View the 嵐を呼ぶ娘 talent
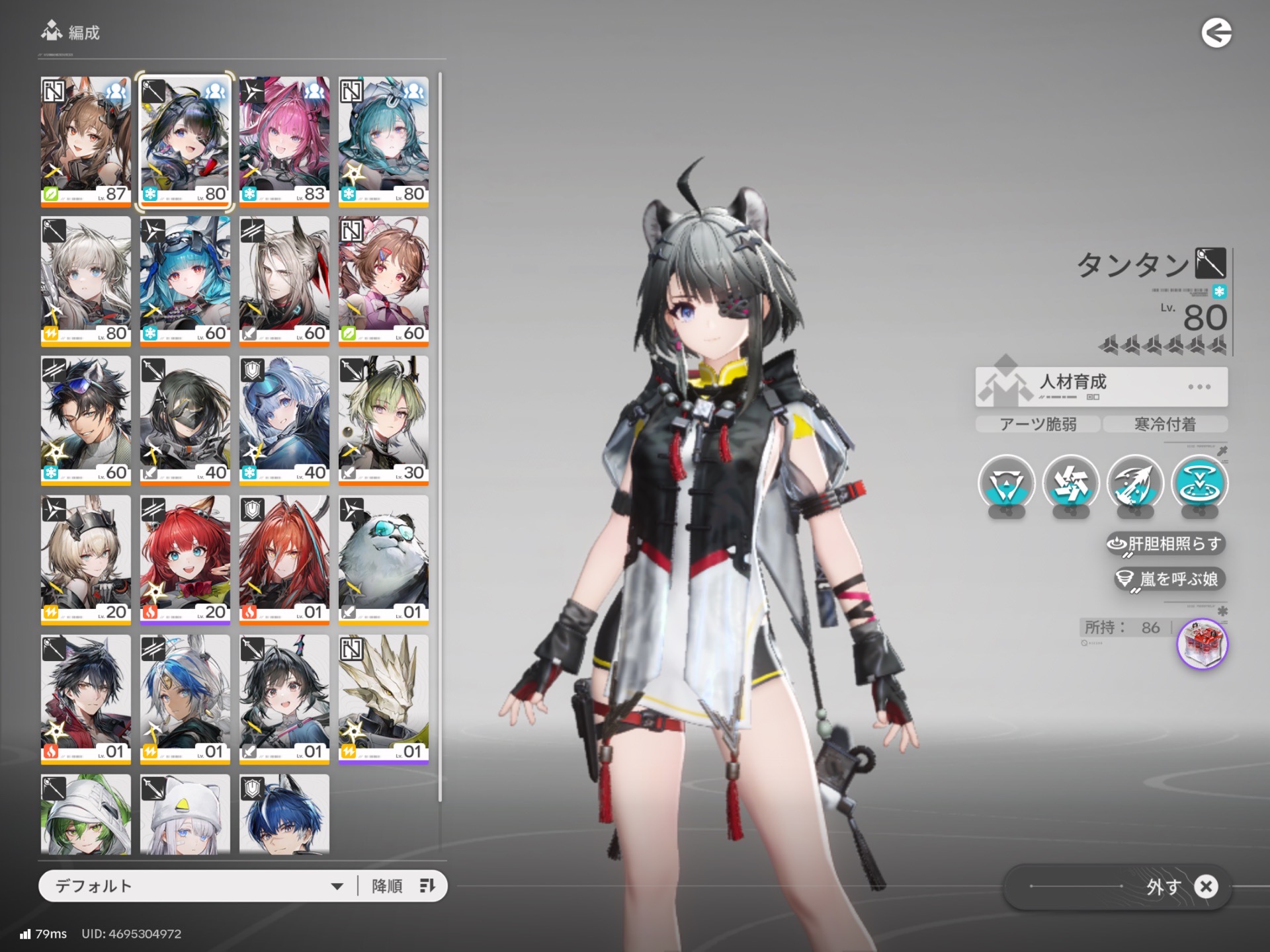 1169,579
